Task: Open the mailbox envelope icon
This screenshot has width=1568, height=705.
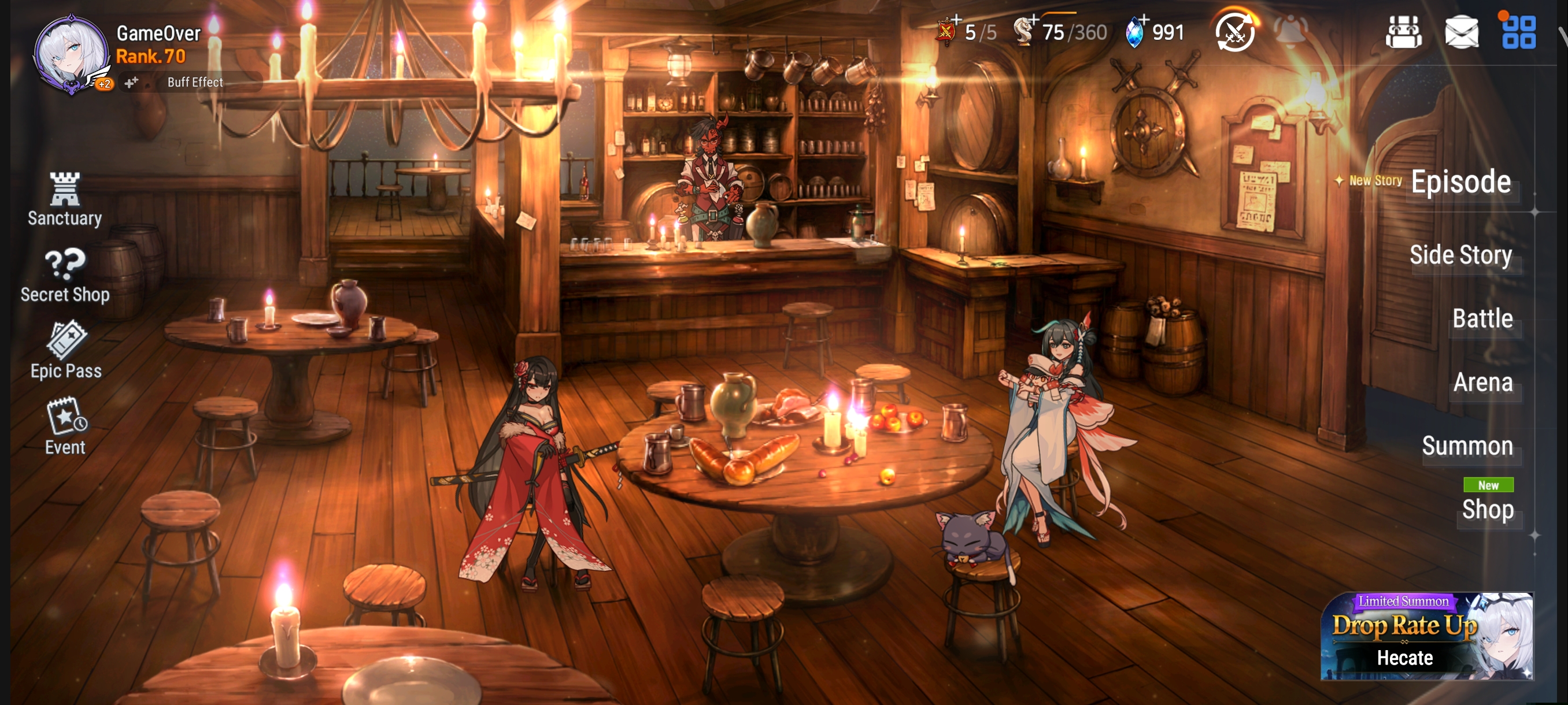Action: pos(1461,32)
